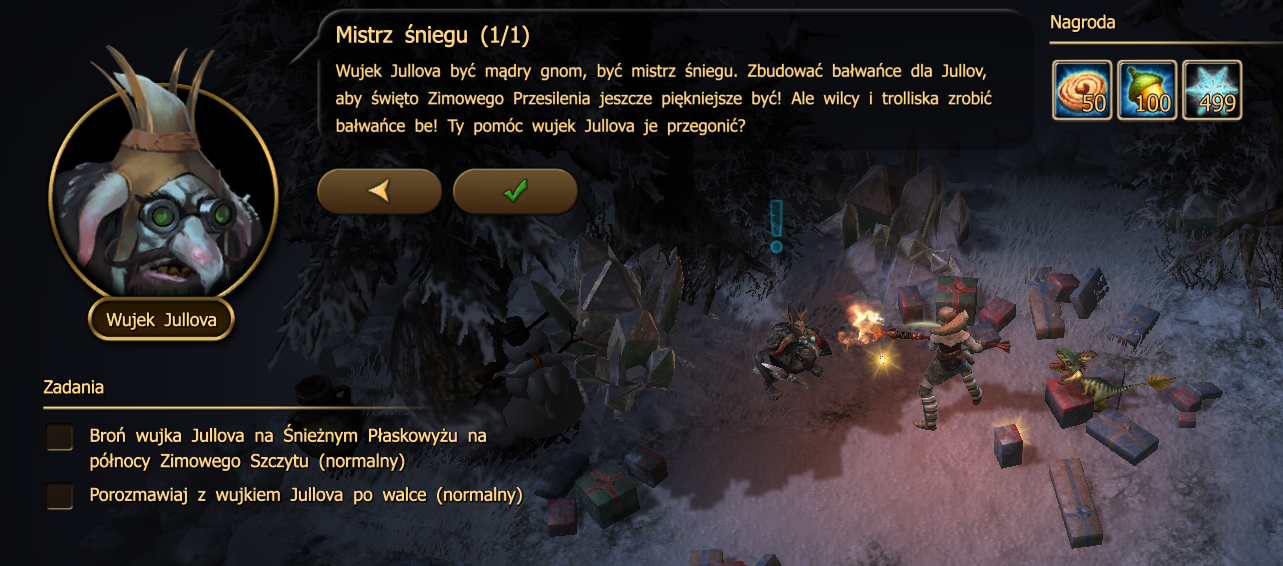1283x566 pixels.
Task: Select the snowflake reward worth 499
Action: (x=1212, y=89)
